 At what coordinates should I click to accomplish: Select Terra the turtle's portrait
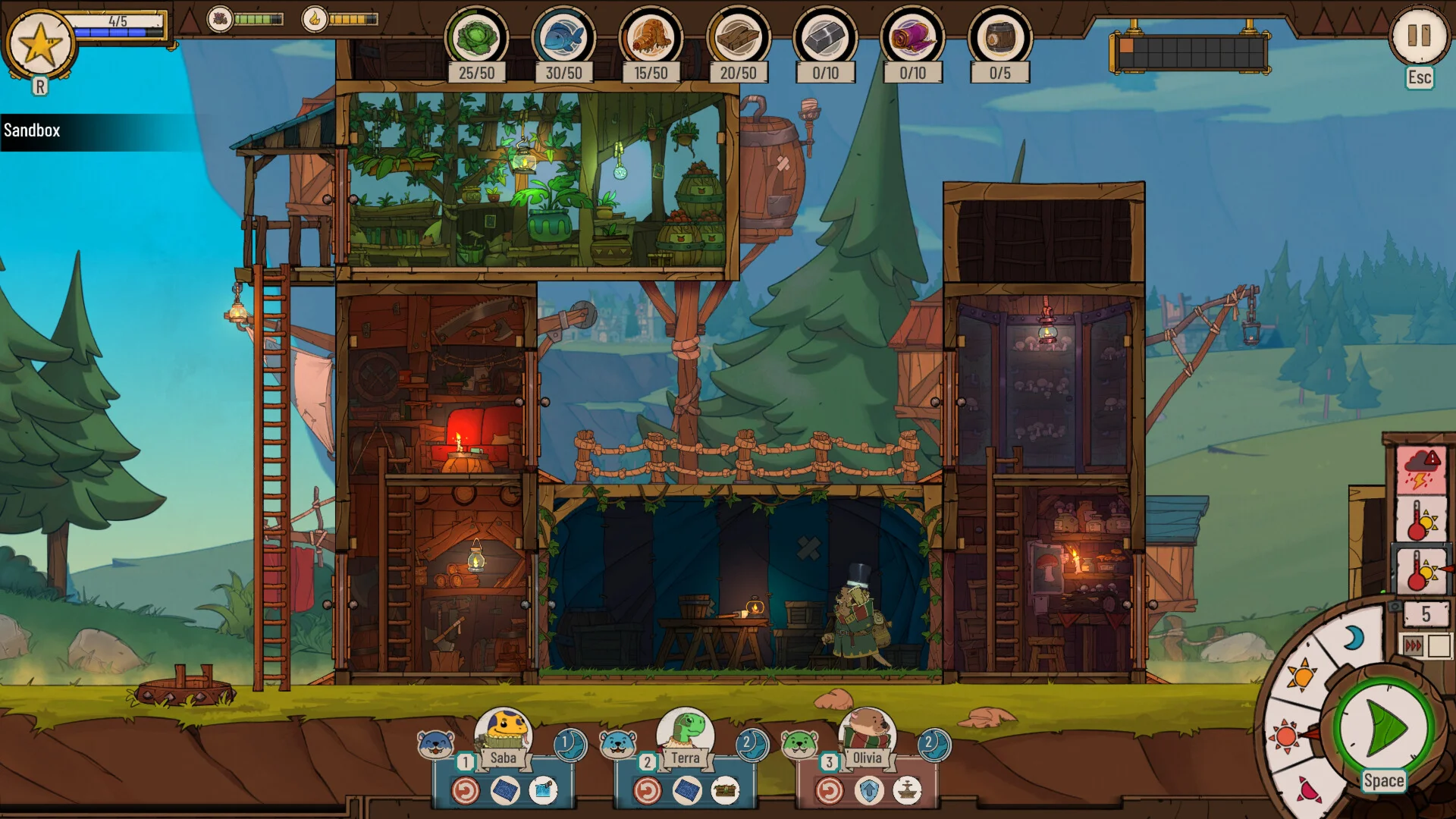(686, 730)
